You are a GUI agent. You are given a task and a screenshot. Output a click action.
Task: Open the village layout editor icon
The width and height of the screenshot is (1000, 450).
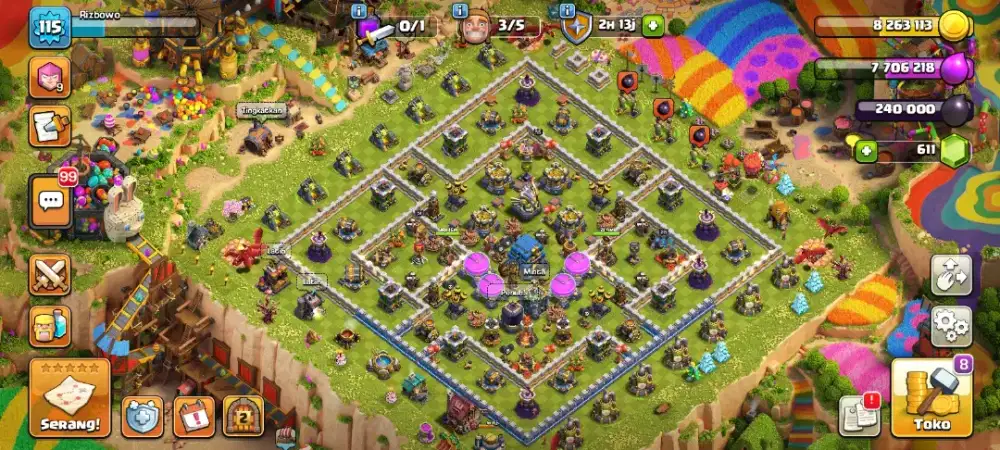click(x=951, y=275)
